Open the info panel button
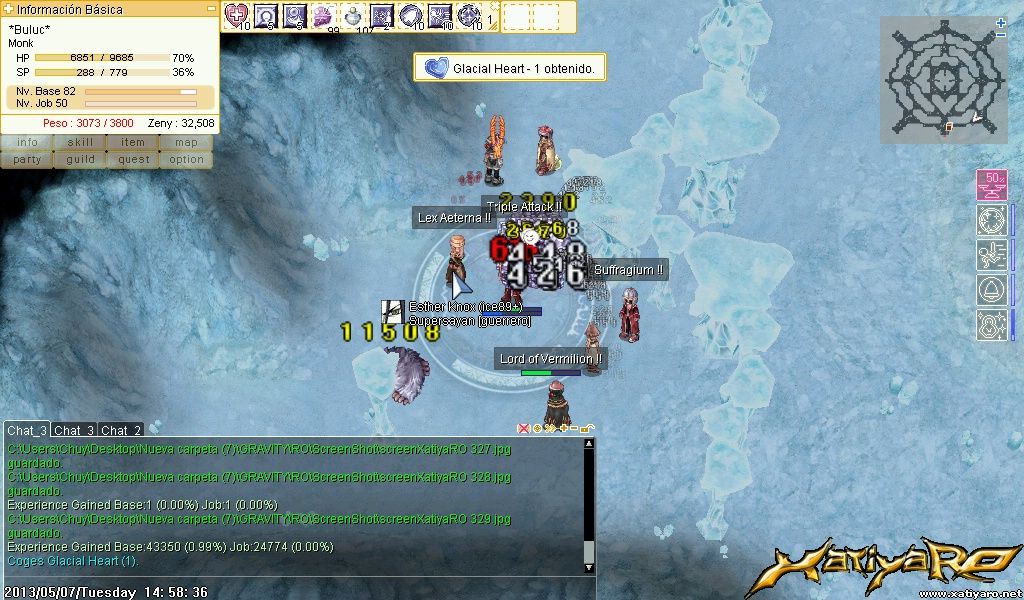 tap(27, 143)
